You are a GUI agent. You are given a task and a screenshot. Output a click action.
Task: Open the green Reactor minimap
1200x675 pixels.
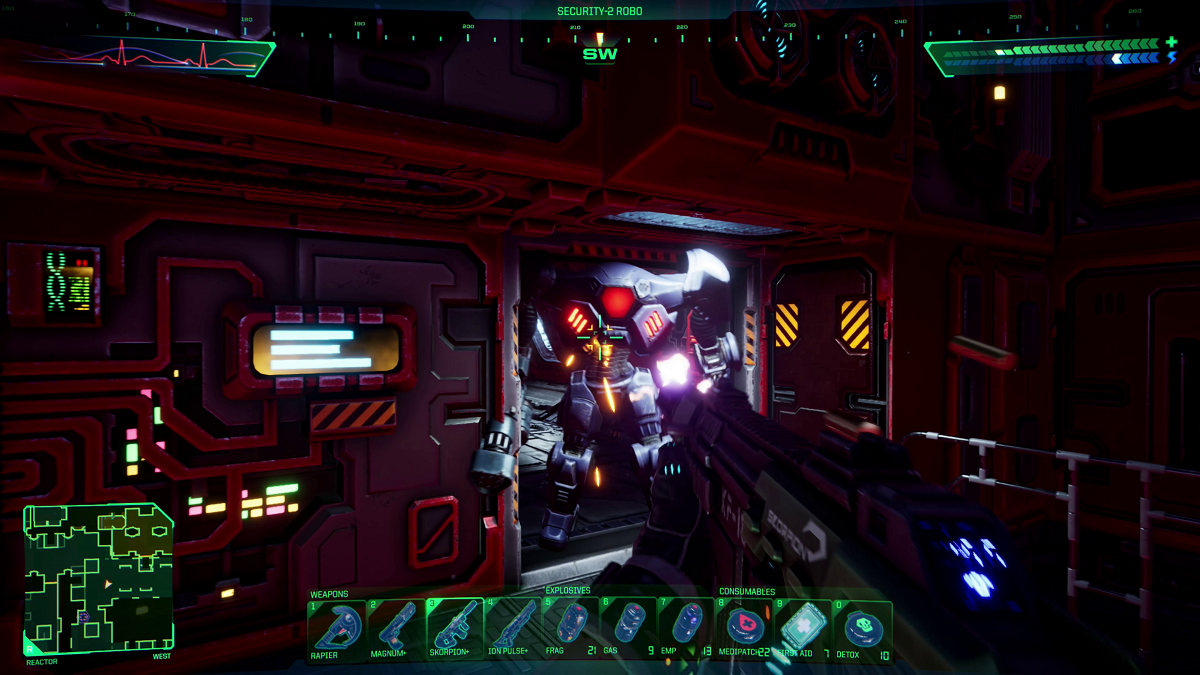98,578
